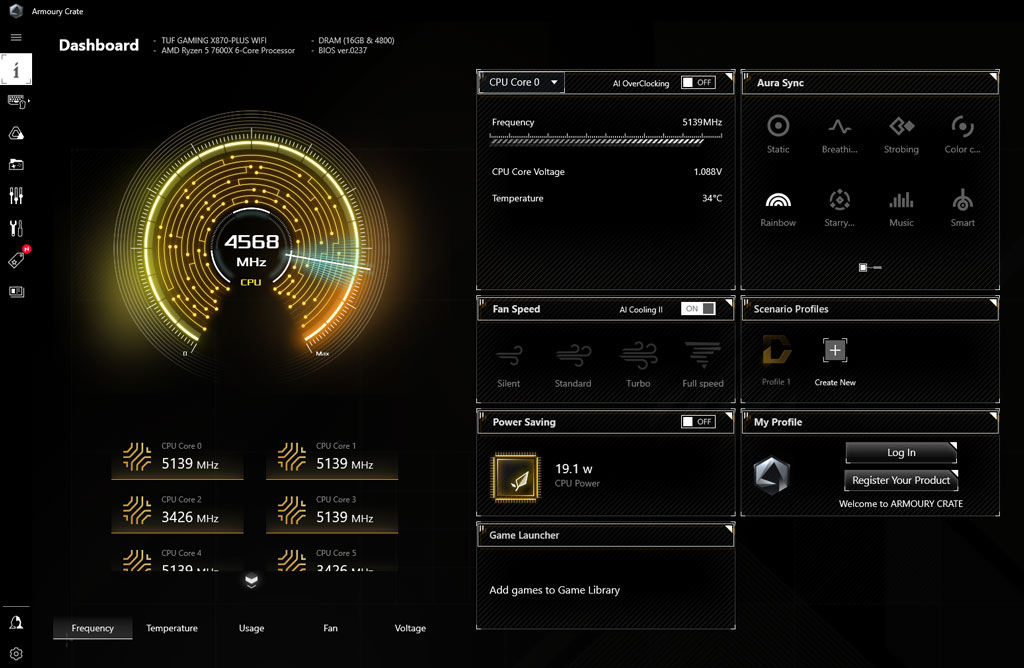Click the Log In button
The width and height of the screenshot is (1024, 668).
click(x=901, y=453)
